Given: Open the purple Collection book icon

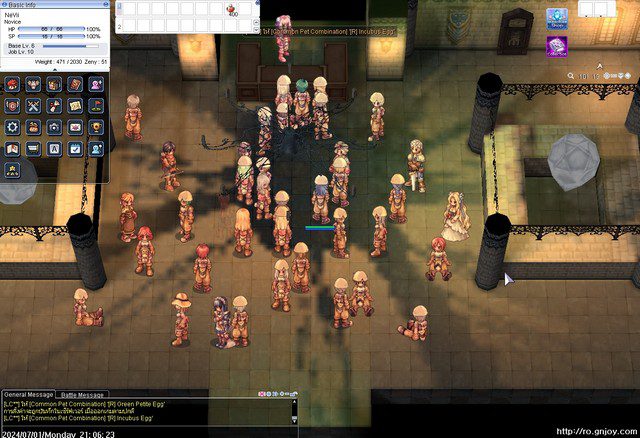Looking at the screenshot, I should [556, 46].
